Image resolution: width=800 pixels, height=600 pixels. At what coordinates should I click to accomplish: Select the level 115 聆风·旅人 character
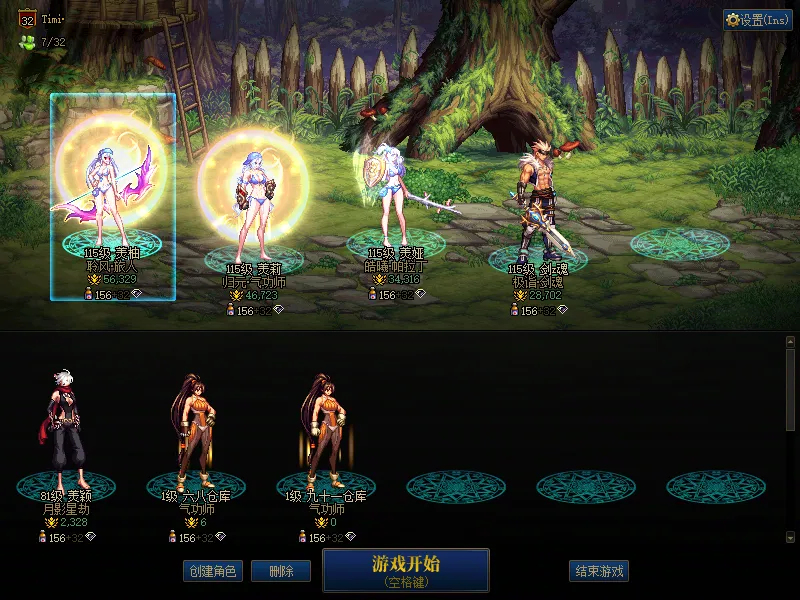click(x=112, y=195)
